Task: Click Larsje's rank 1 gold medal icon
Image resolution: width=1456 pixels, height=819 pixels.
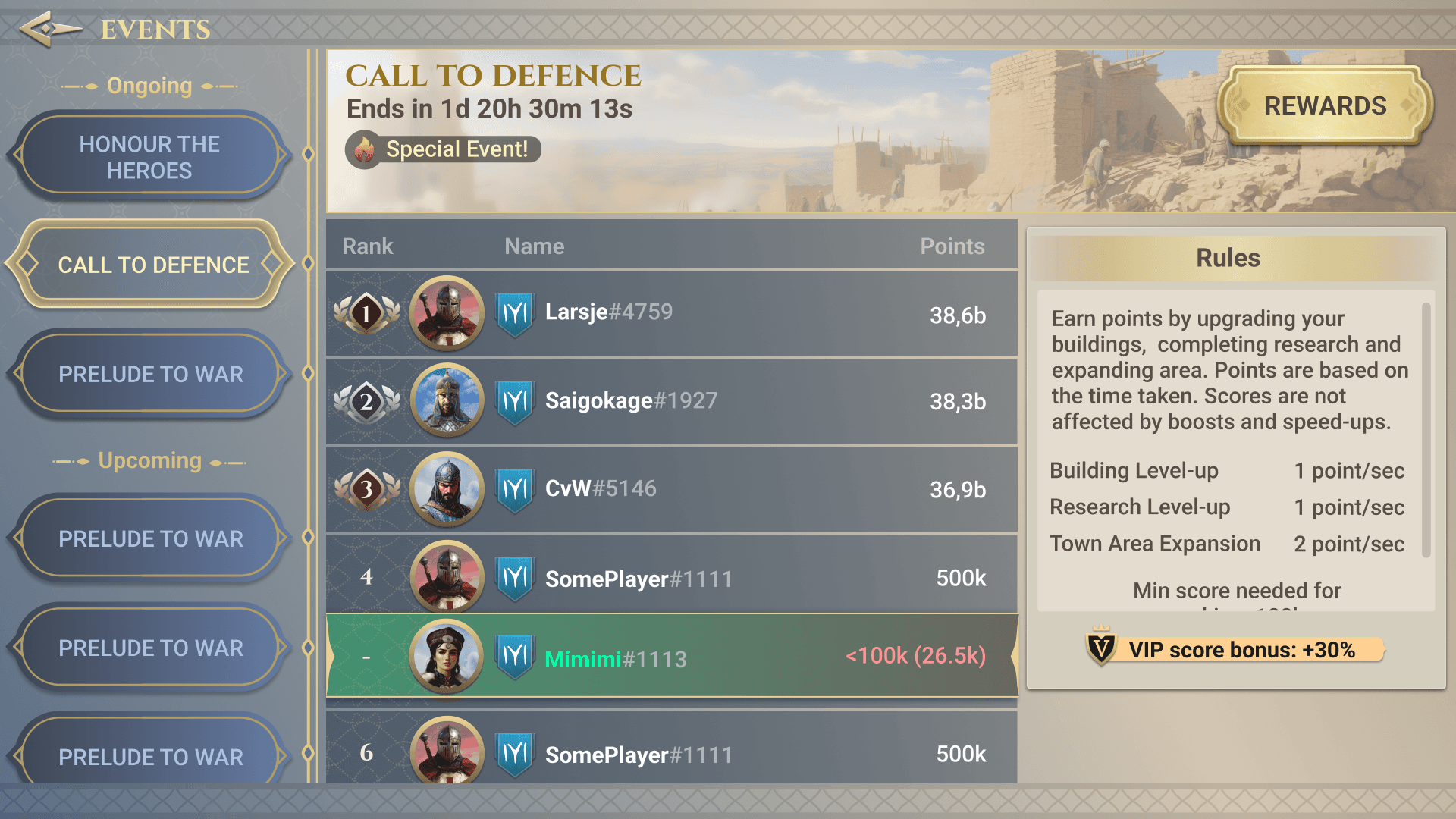Action: pyautogui.click(x=368, y=313)
